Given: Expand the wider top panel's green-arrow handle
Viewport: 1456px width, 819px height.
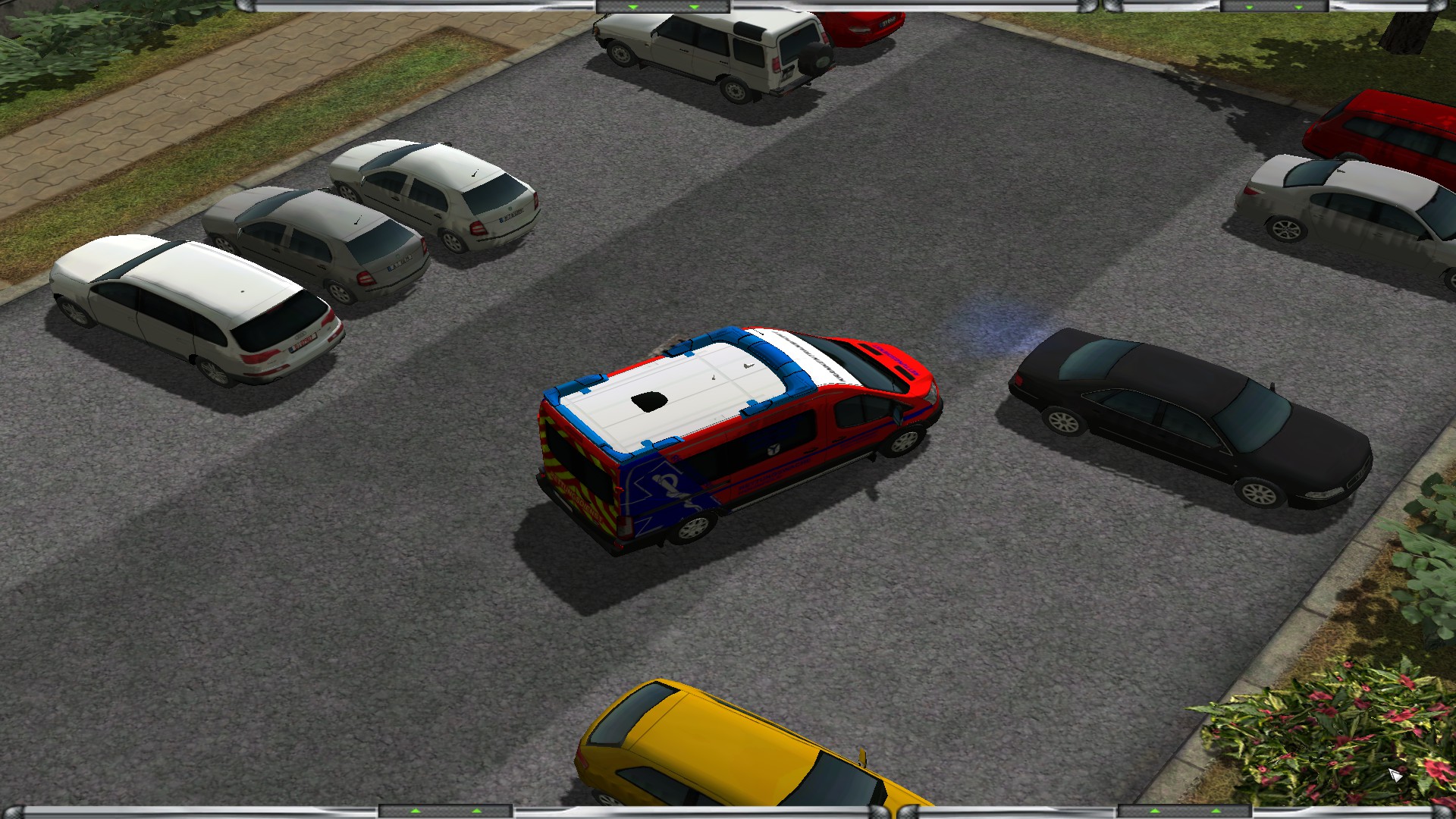Looking at the screenshot, I should [663, 7].
